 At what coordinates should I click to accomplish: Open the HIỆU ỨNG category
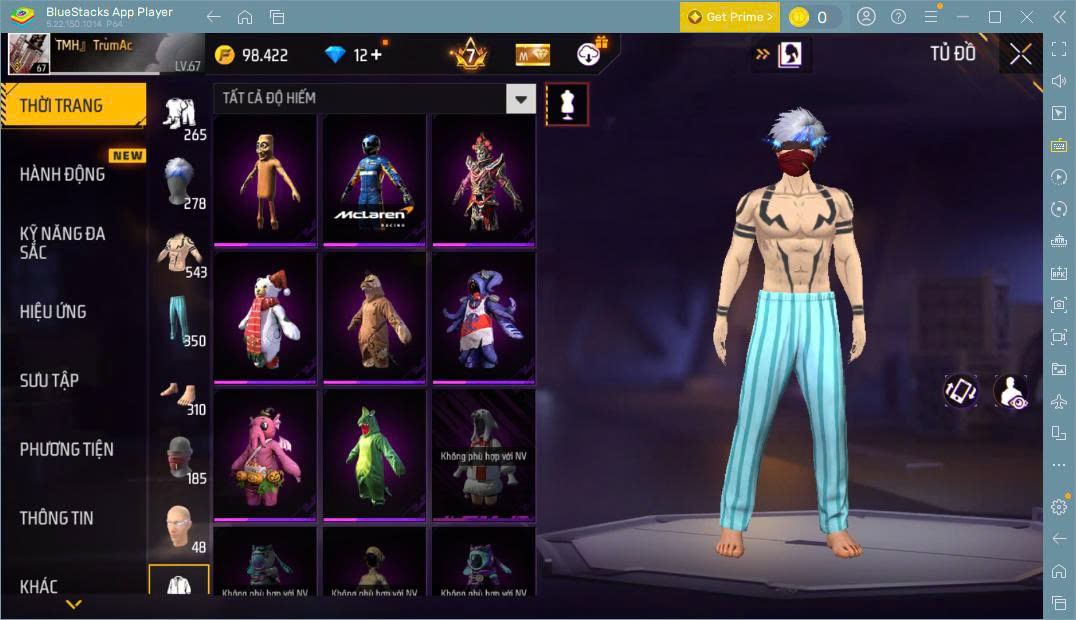(x=54, y=311)
